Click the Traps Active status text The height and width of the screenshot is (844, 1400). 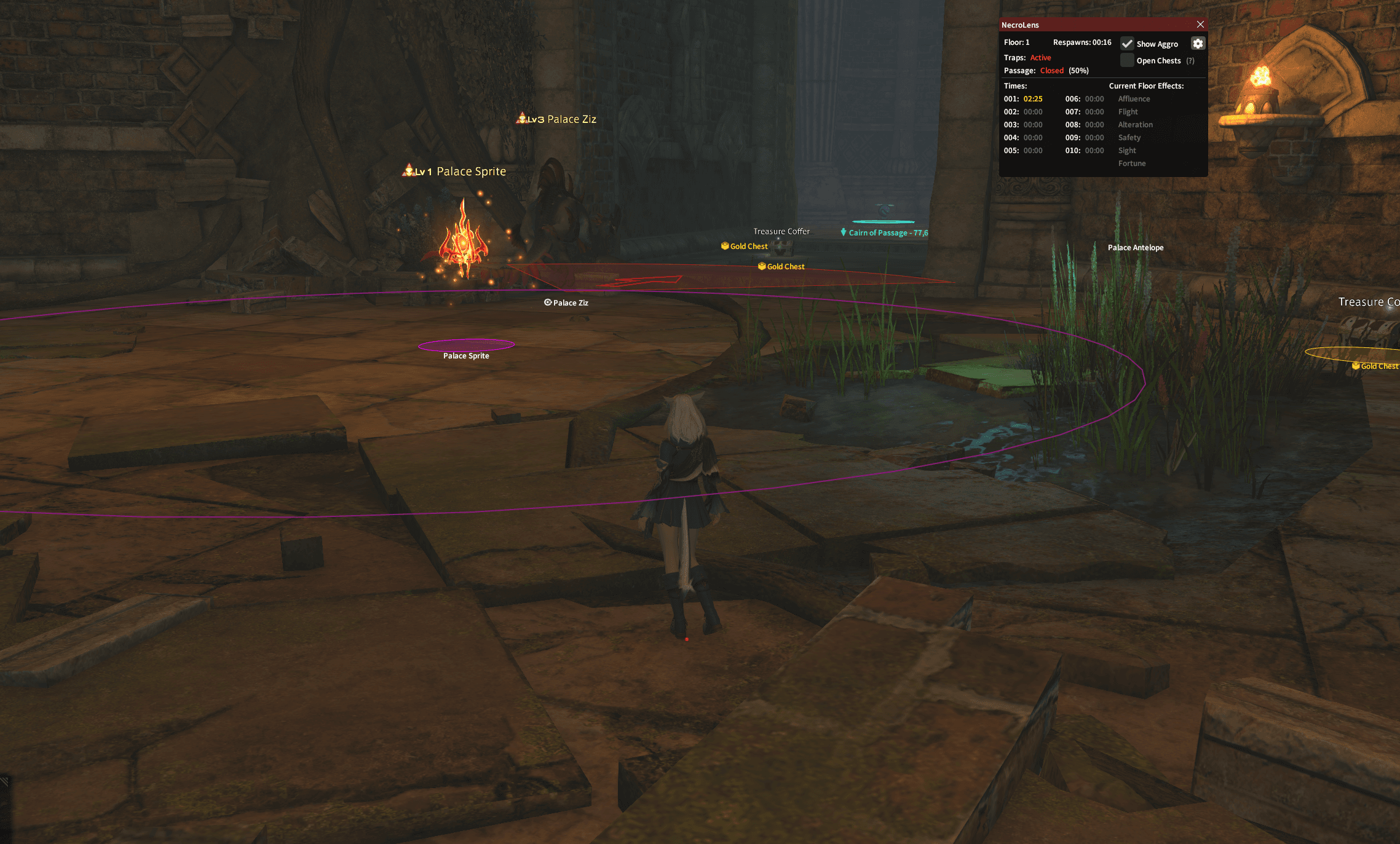point(1040,57)
